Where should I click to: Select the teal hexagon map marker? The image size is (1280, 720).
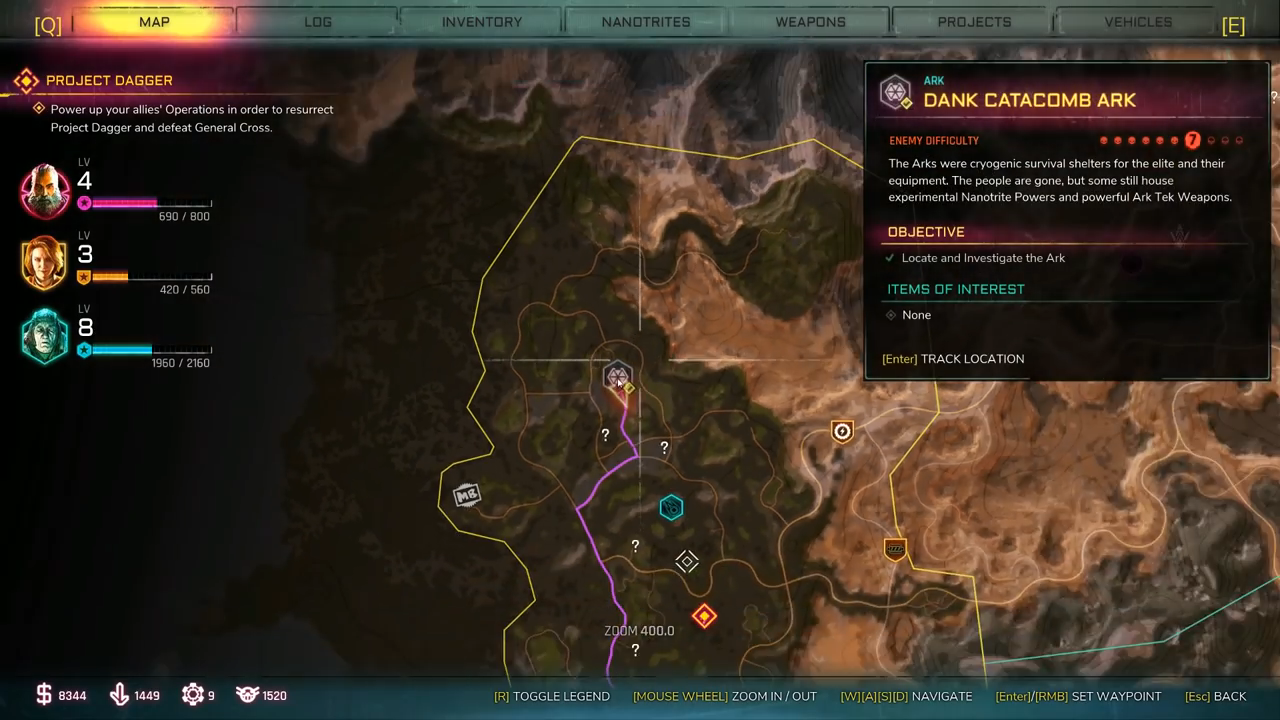tap(671, 508)
